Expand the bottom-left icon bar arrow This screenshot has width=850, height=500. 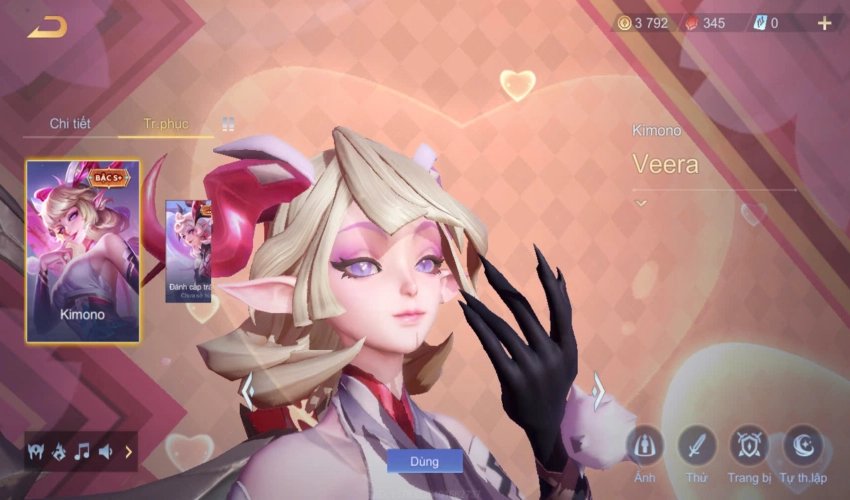128,452
